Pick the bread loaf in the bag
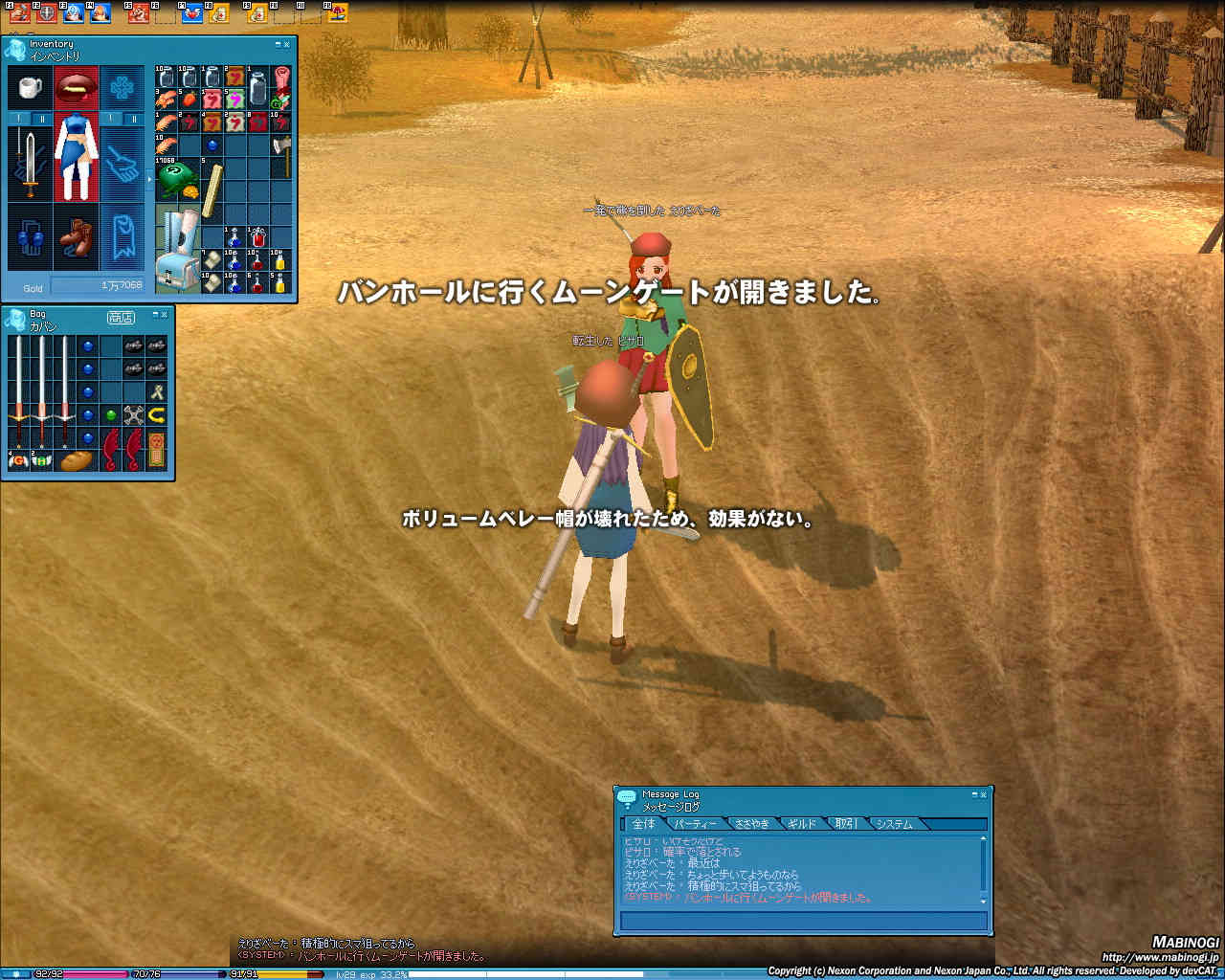Image resolution: width=1225 pixels, height=980 pixels. [76, 460]
